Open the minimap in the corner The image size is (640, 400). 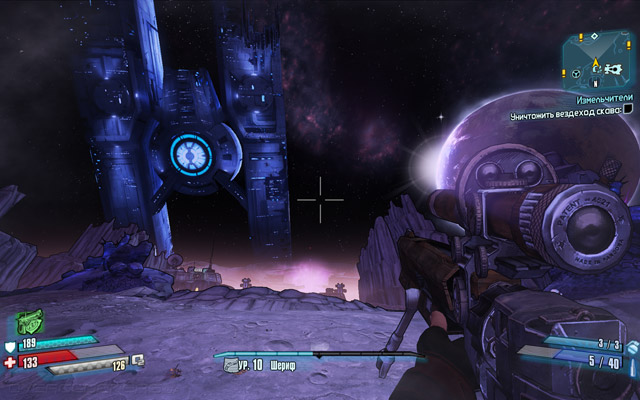[598, 61]
